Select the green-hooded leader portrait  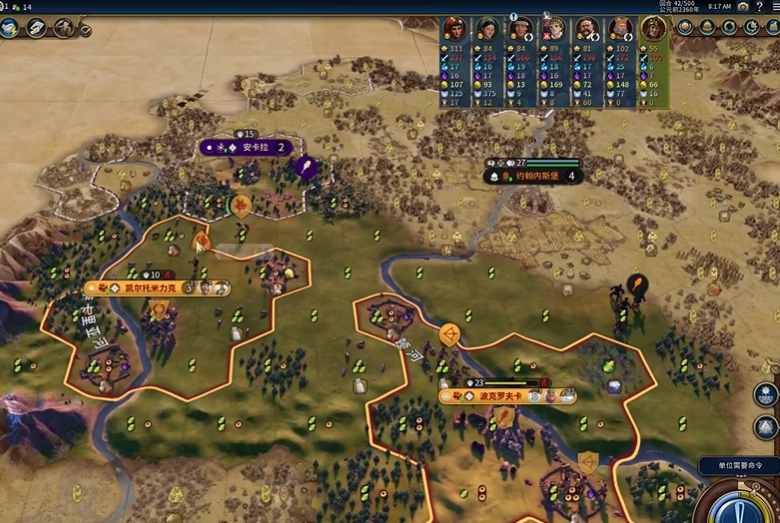[x=488, y=29]
